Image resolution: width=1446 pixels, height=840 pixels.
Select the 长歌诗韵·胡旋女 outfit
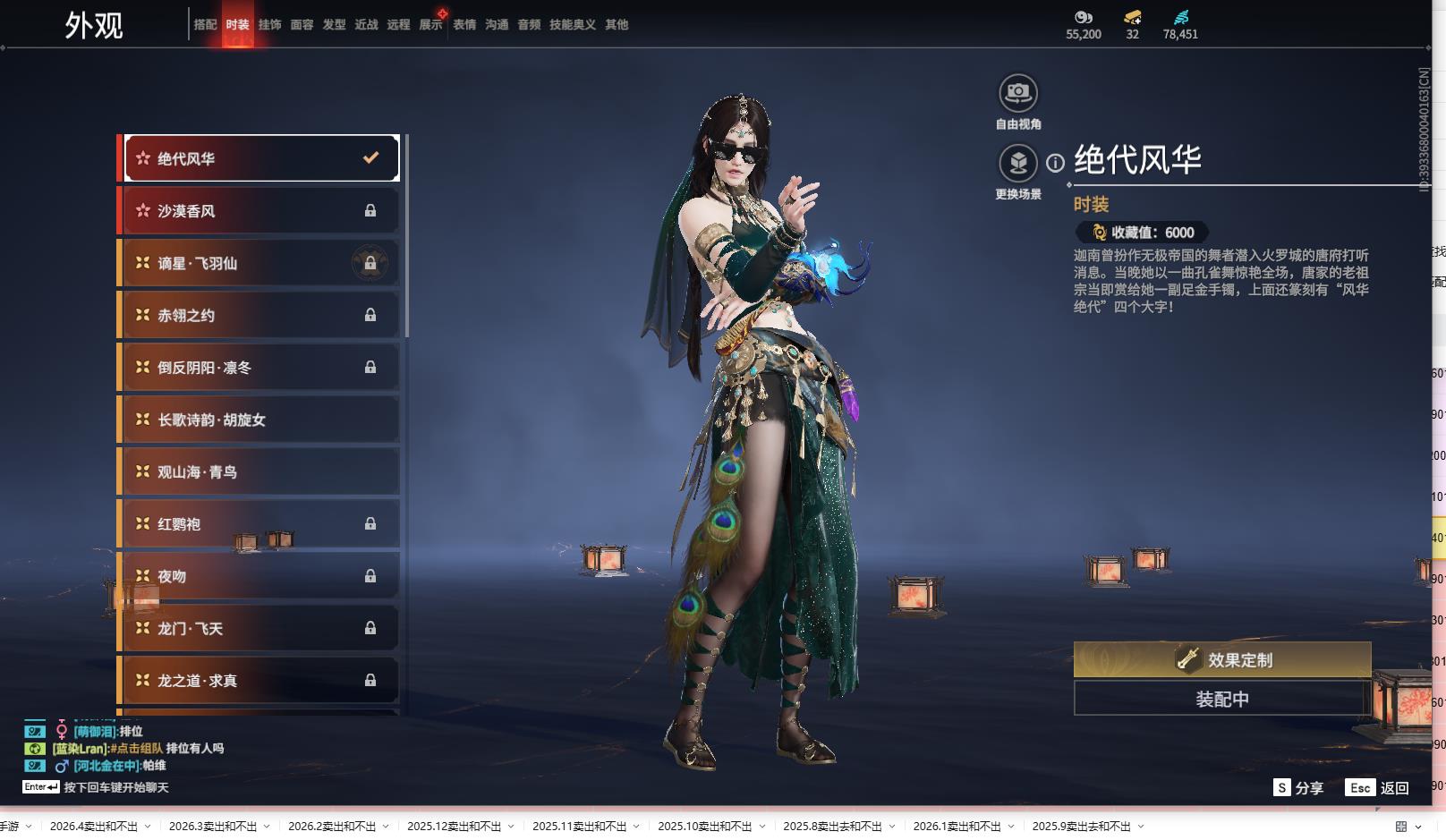(x=259, y=420)
